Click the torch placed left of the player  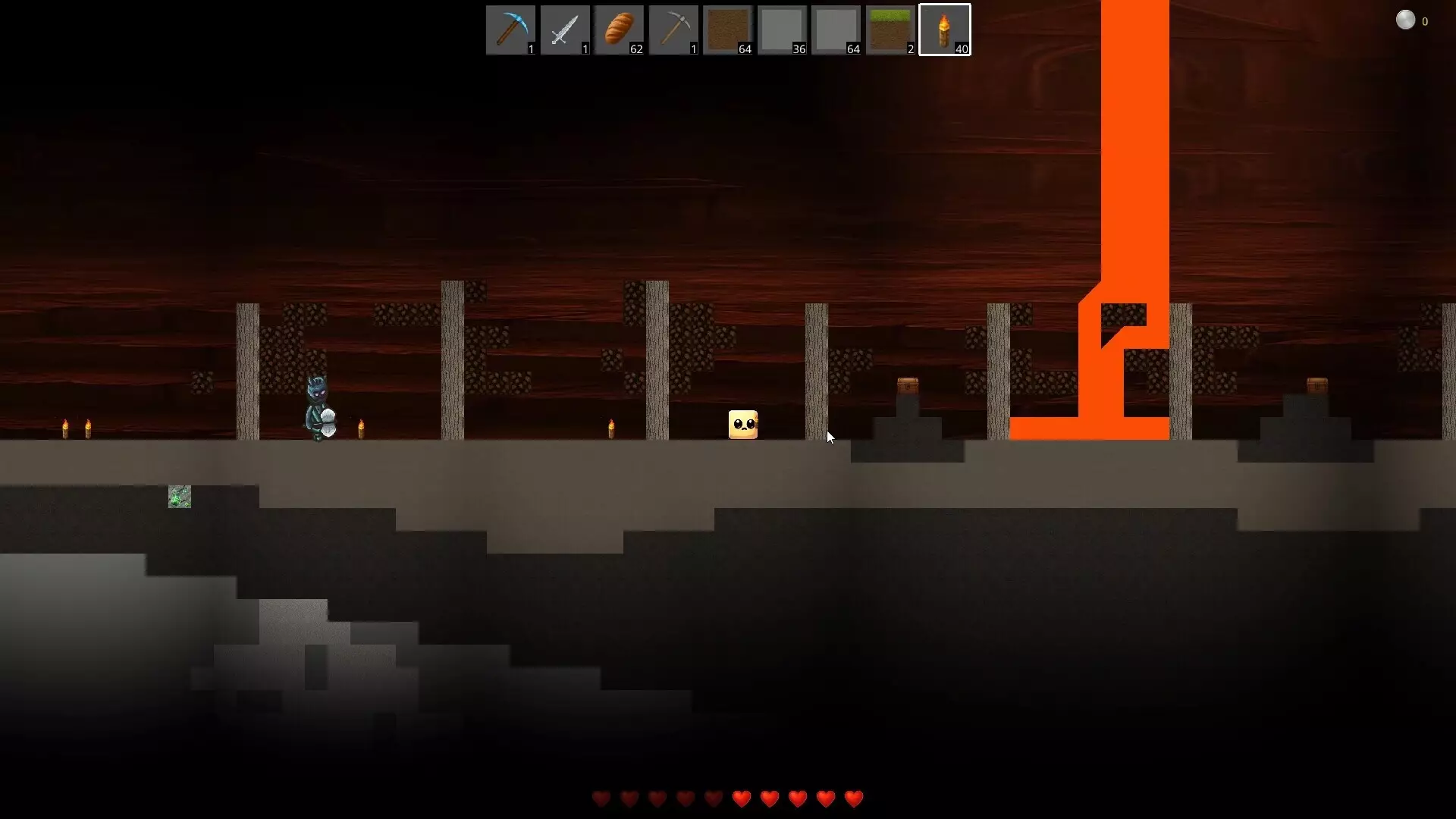86,428
